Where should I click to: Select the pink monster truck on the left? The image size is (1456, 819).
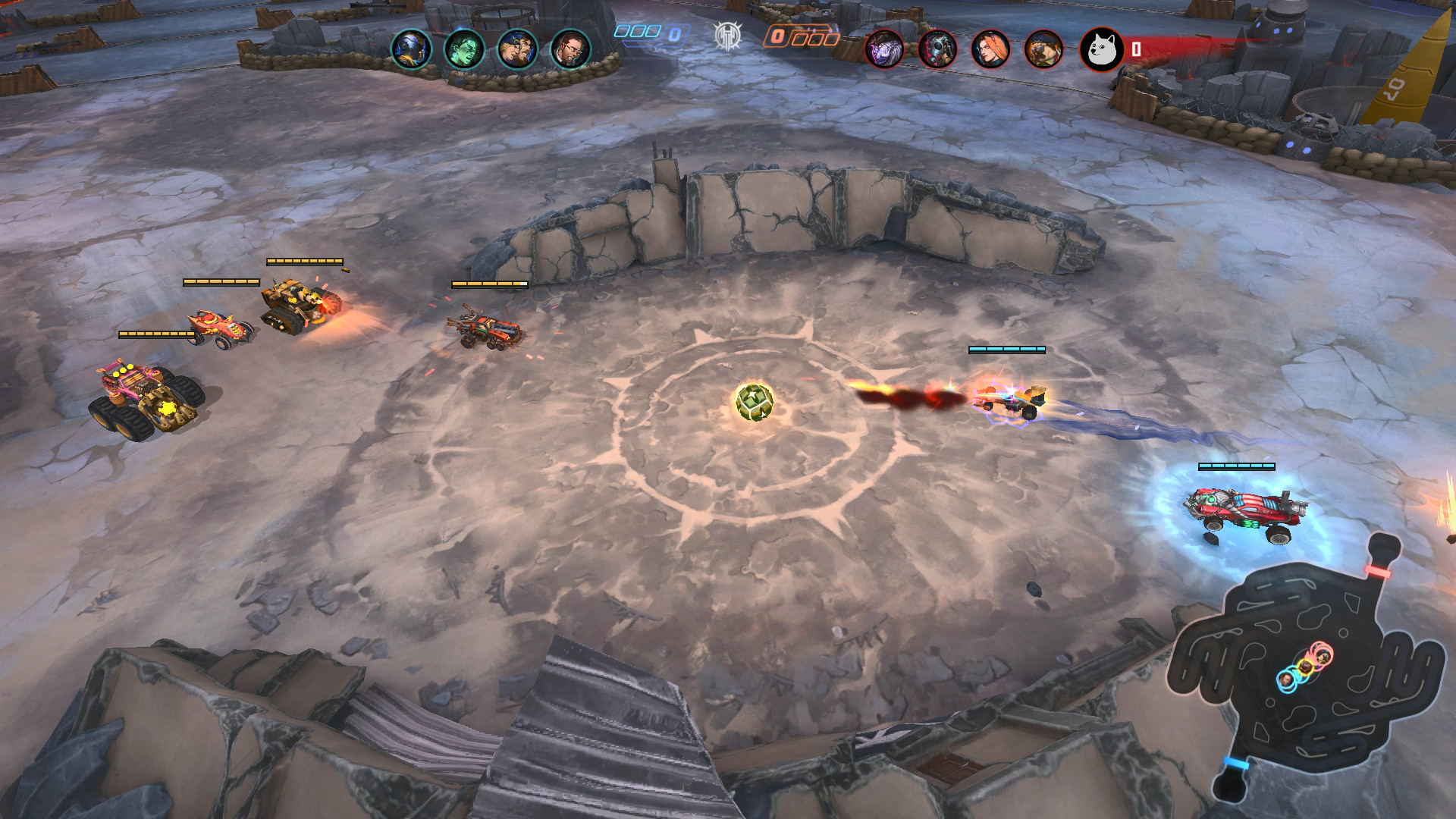146,388
